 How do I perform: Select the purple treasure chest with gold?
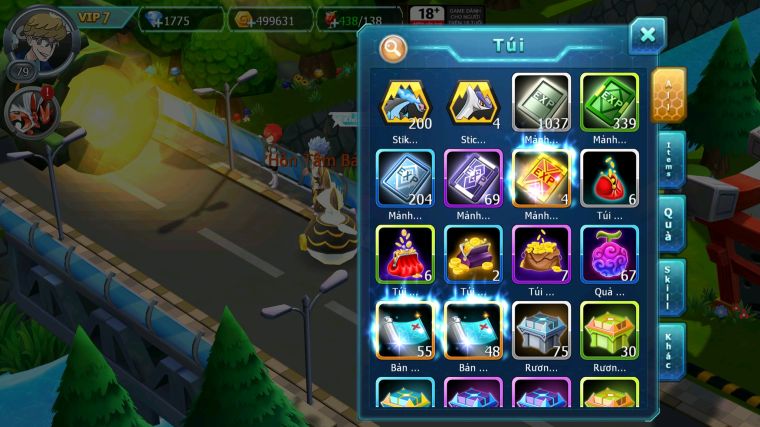coord(473,254)
